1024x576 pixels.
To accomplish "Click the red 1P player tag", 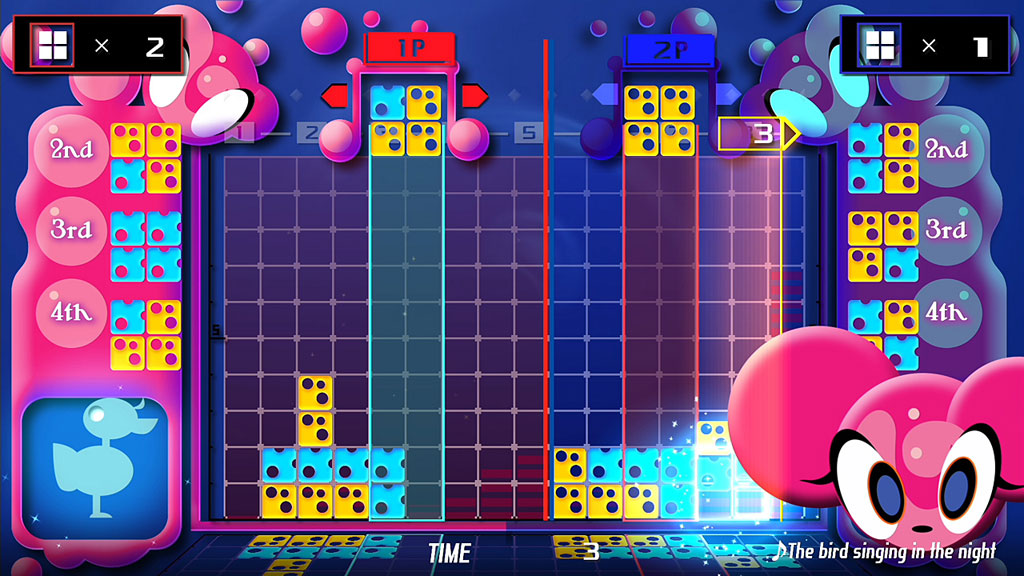I will click(x=410, y=47).
